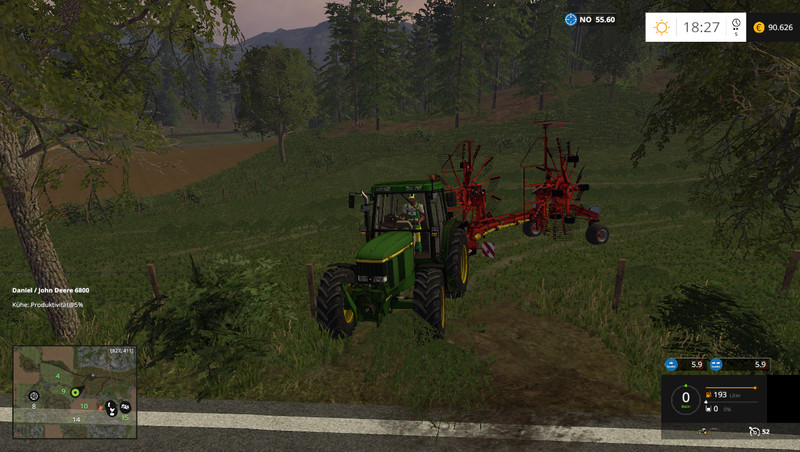This screenshot has height=452, width=800.
Task: Click the euro coin money icon
Action: (759, 27)
